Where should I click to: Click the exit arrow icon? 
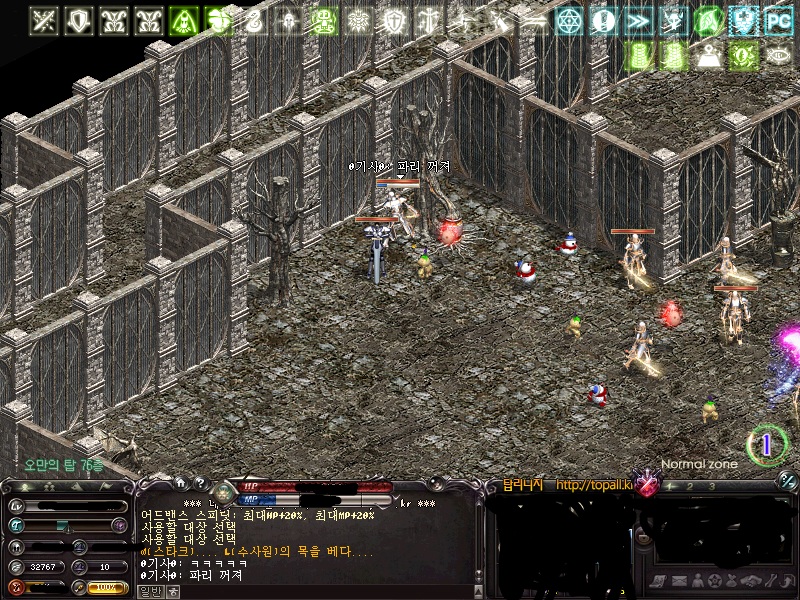pos(785,581)
